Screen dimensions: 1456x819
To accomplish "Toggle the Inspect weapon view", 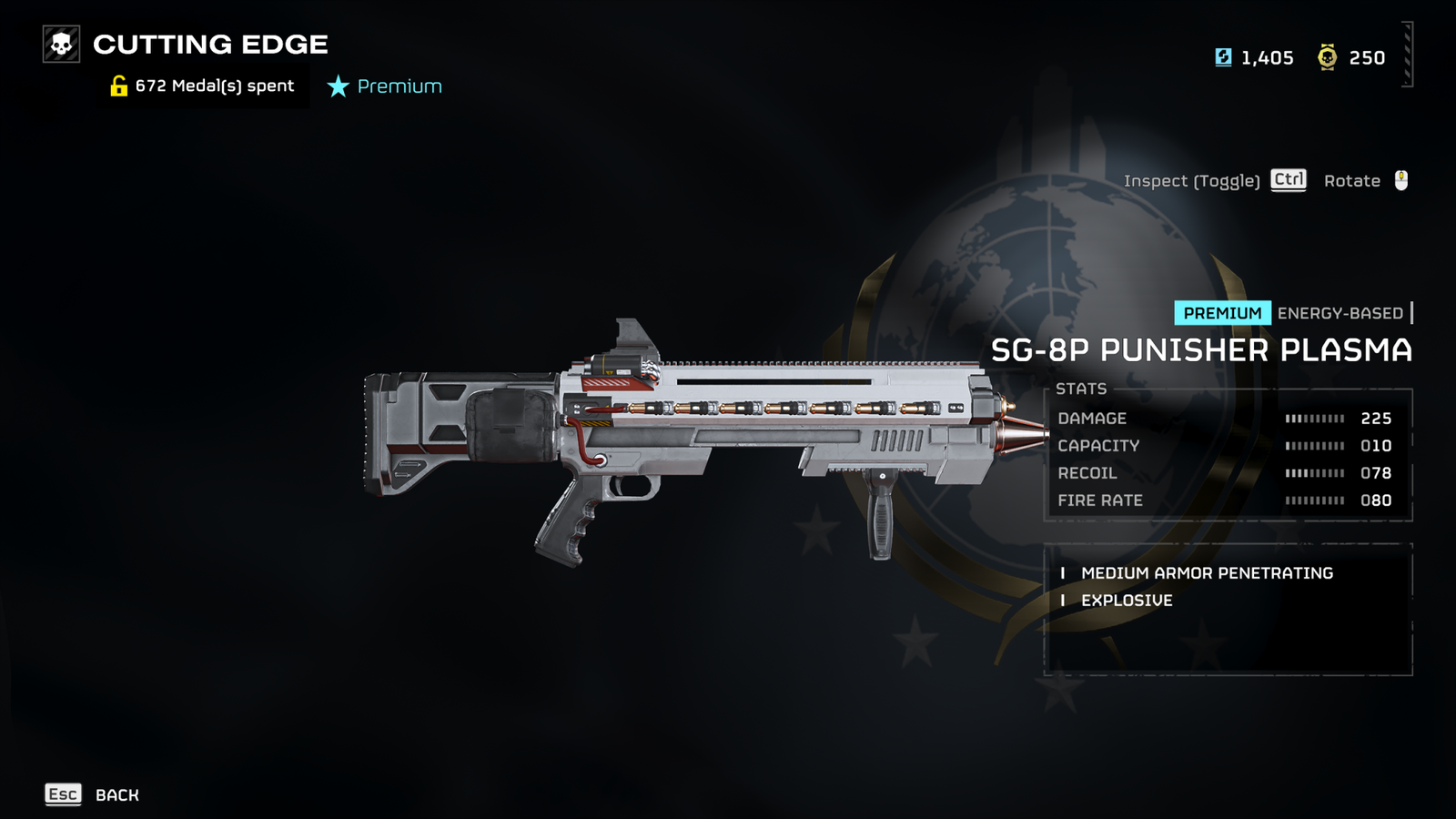I will pos(1214,180).
